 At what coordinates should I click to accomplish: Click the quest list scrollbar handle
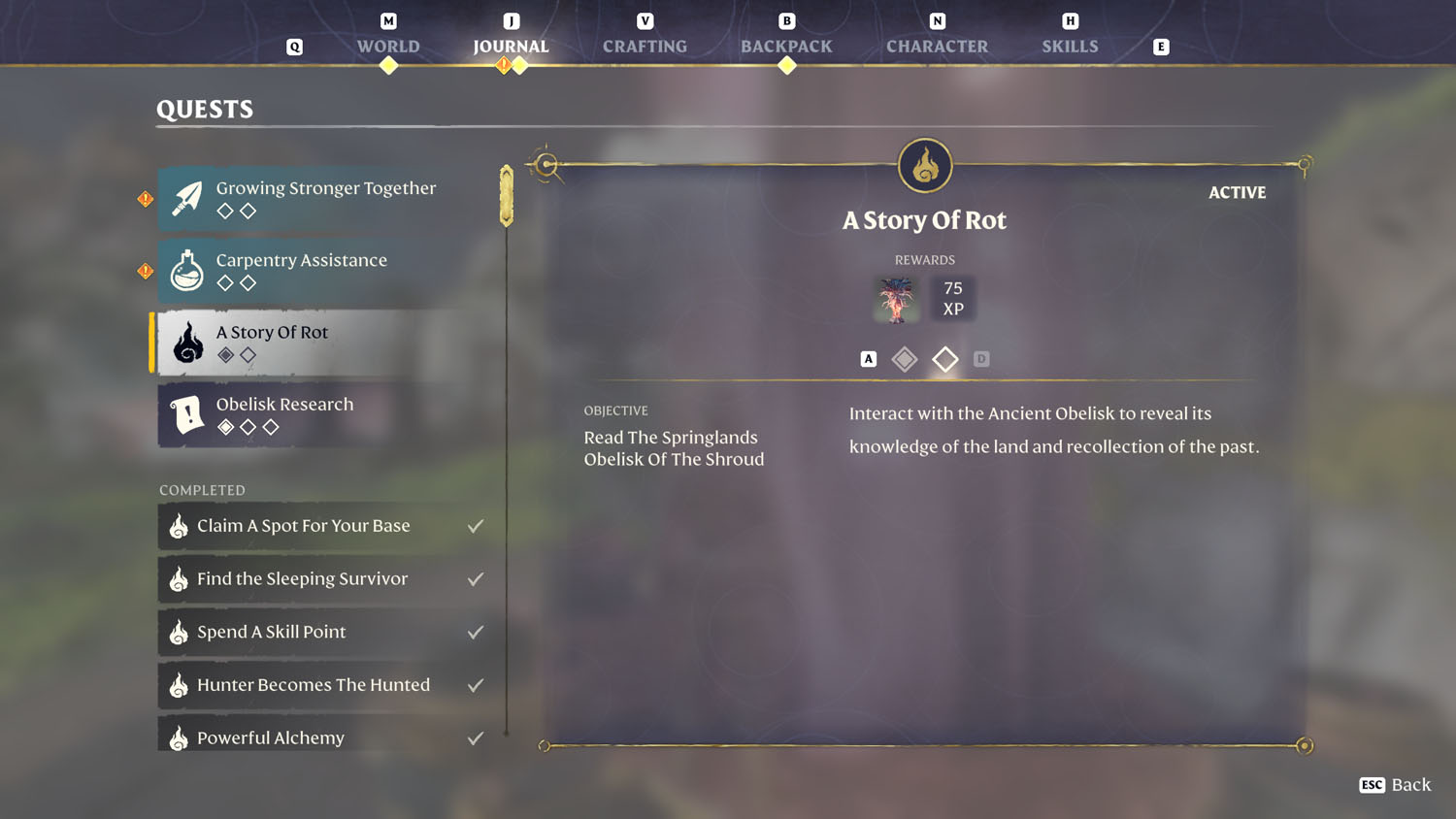(x=507, y=196)
